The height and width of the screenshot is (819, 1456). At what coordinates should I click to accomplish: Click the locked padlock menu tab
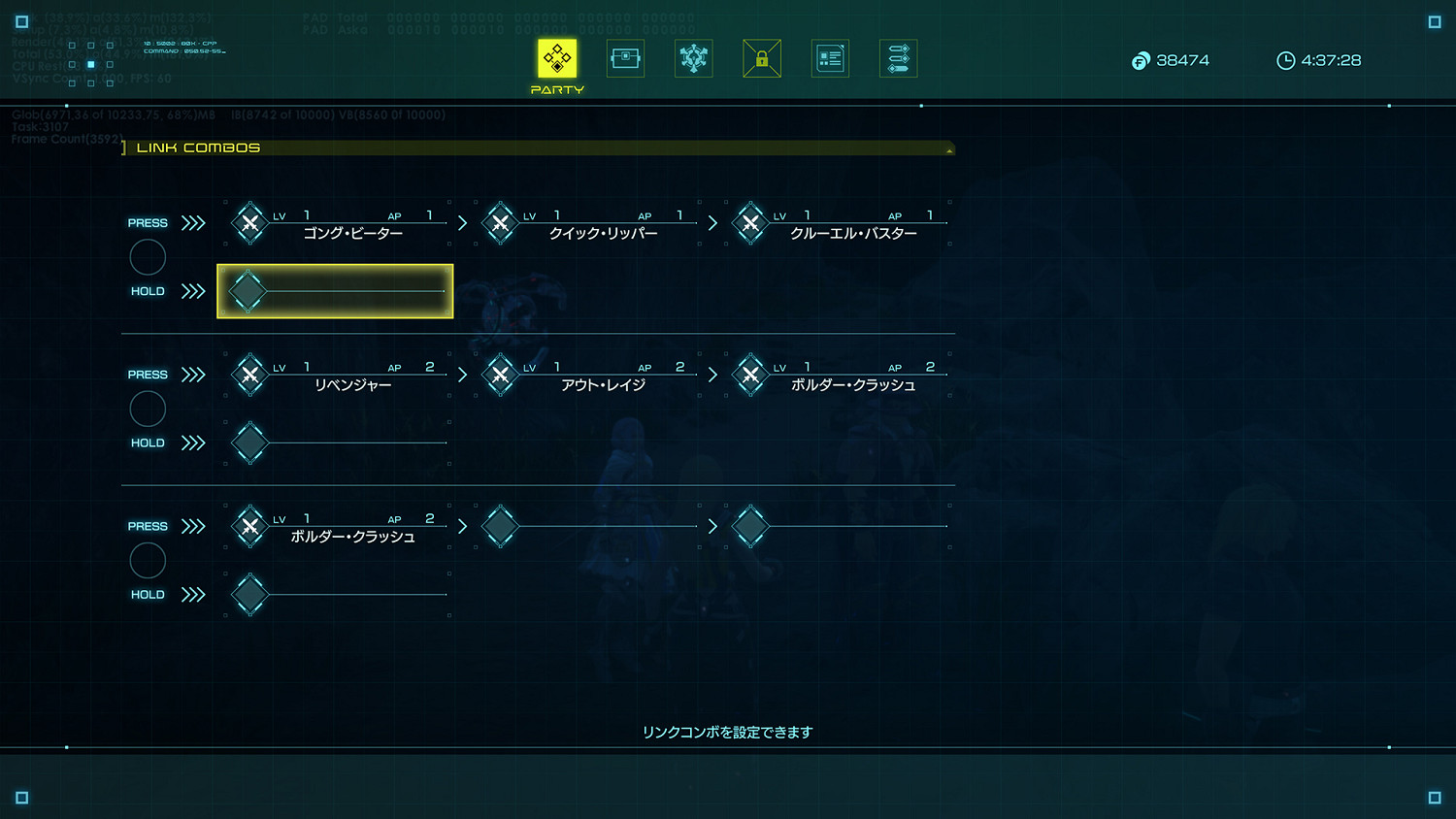[x=762, y=58]
